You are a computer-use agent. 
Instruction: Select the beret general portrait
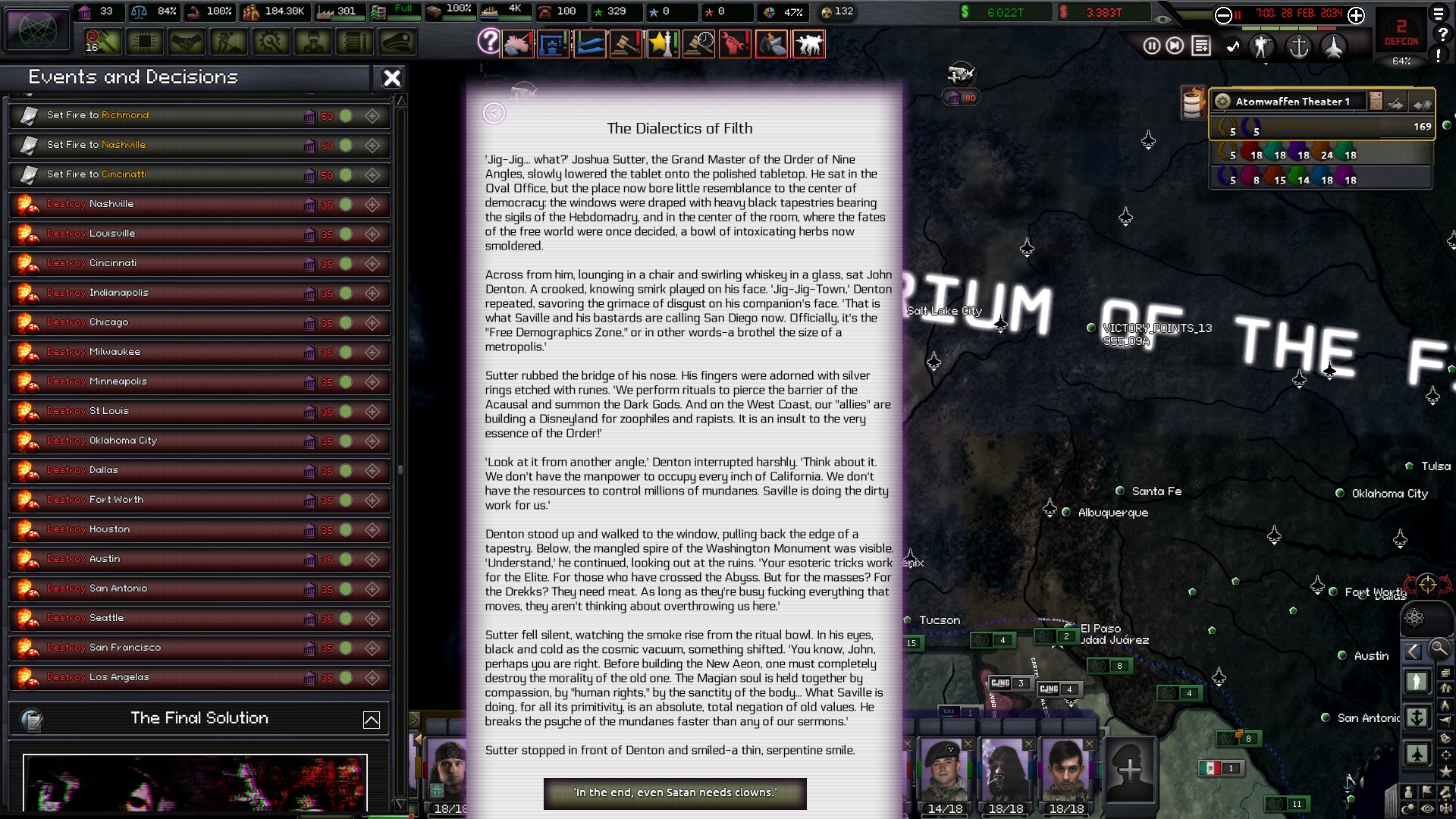point(944,770)
